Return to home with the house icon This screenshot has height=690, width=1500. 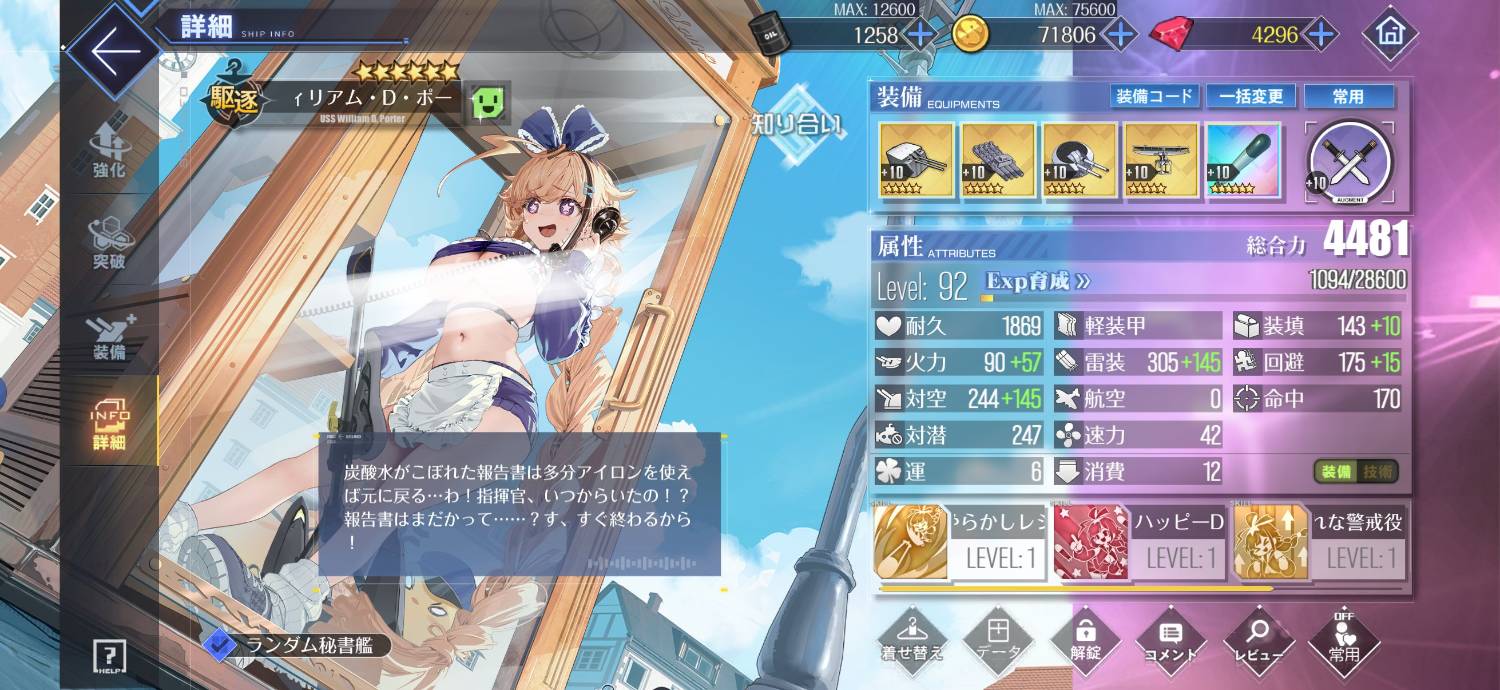coord(1389,34)
